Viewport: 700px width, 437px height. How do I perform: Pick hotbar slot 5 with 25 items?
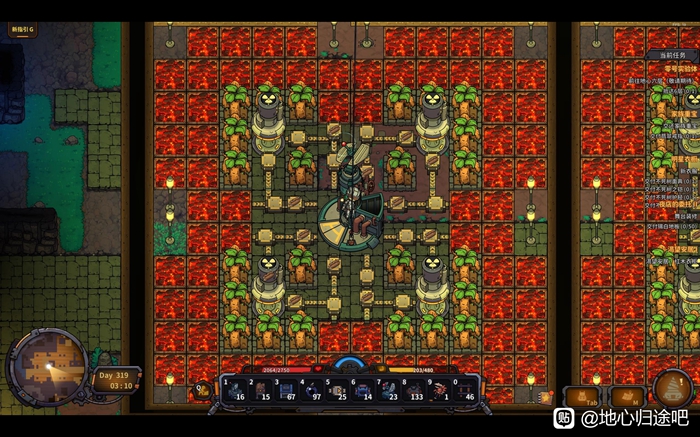(337, 389)
